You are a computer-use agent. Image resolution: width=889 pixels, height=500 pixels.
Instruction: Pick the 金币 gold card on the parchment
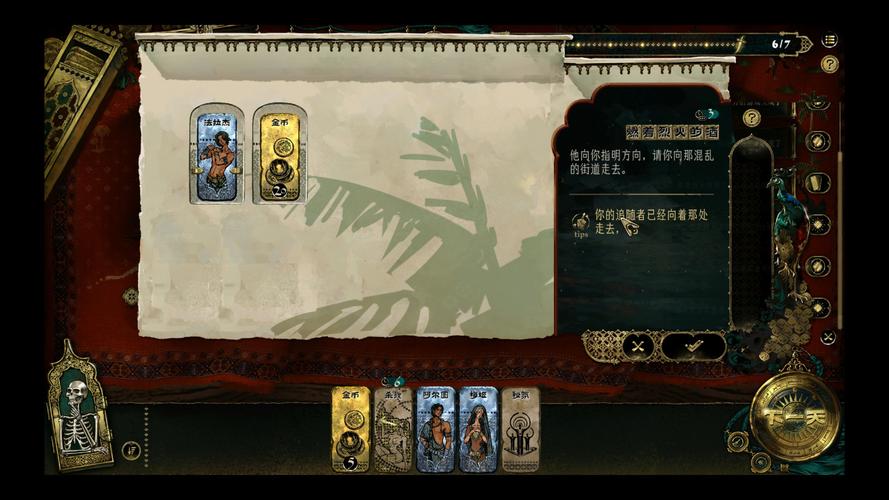279,154
